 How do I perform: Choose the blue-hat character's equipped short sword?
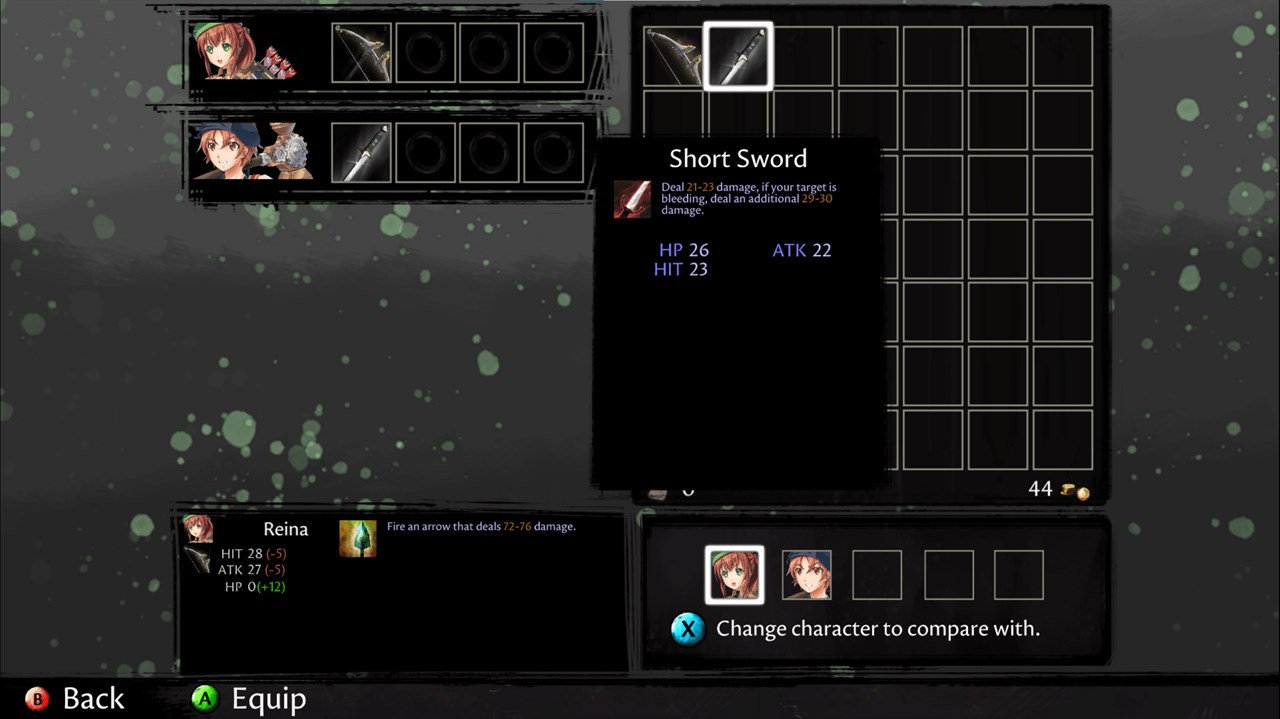click(x=361, y=152)
